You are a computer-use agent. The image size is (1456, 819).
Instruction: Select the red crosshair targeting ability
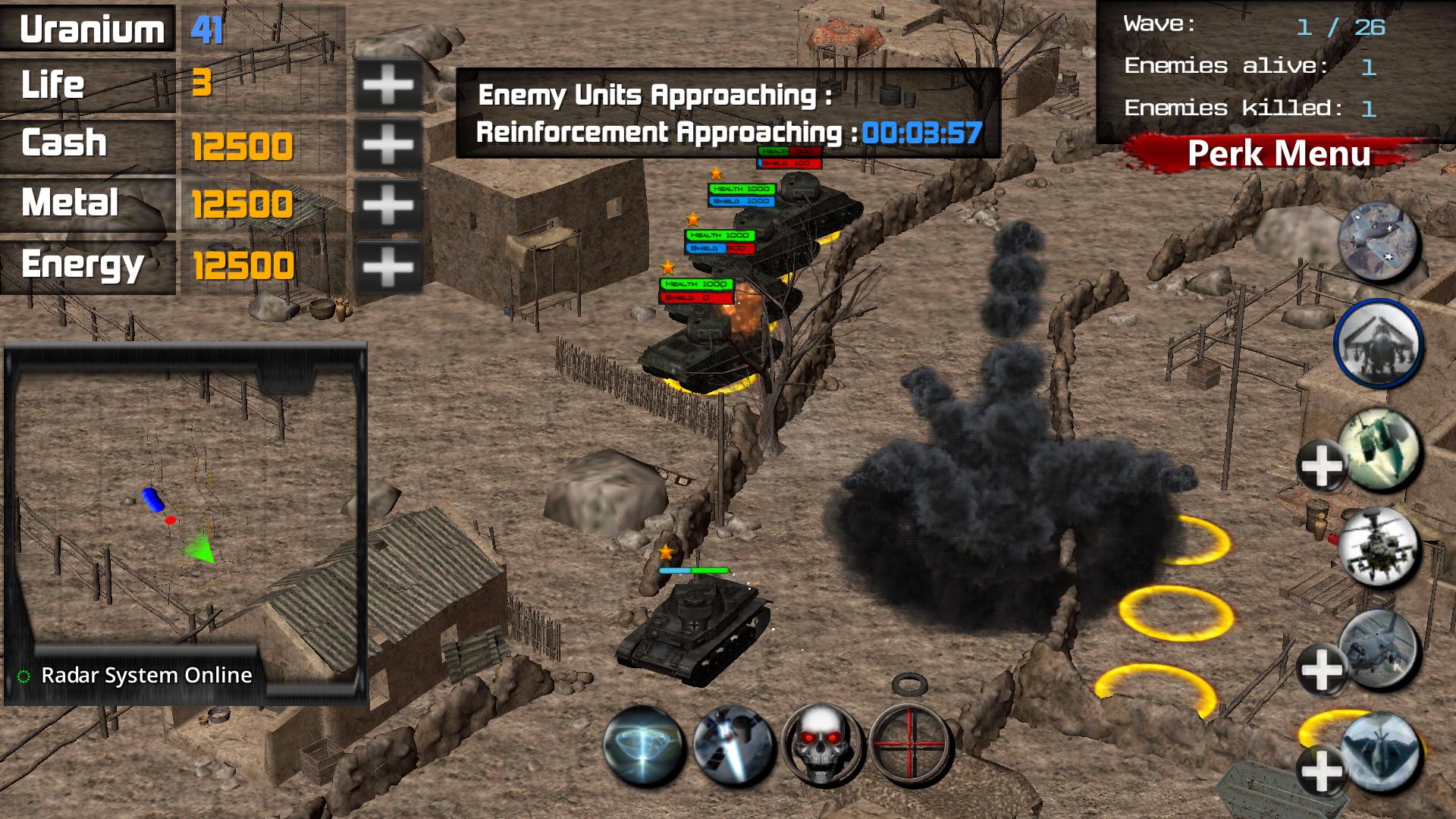click(x=910, y=745)
